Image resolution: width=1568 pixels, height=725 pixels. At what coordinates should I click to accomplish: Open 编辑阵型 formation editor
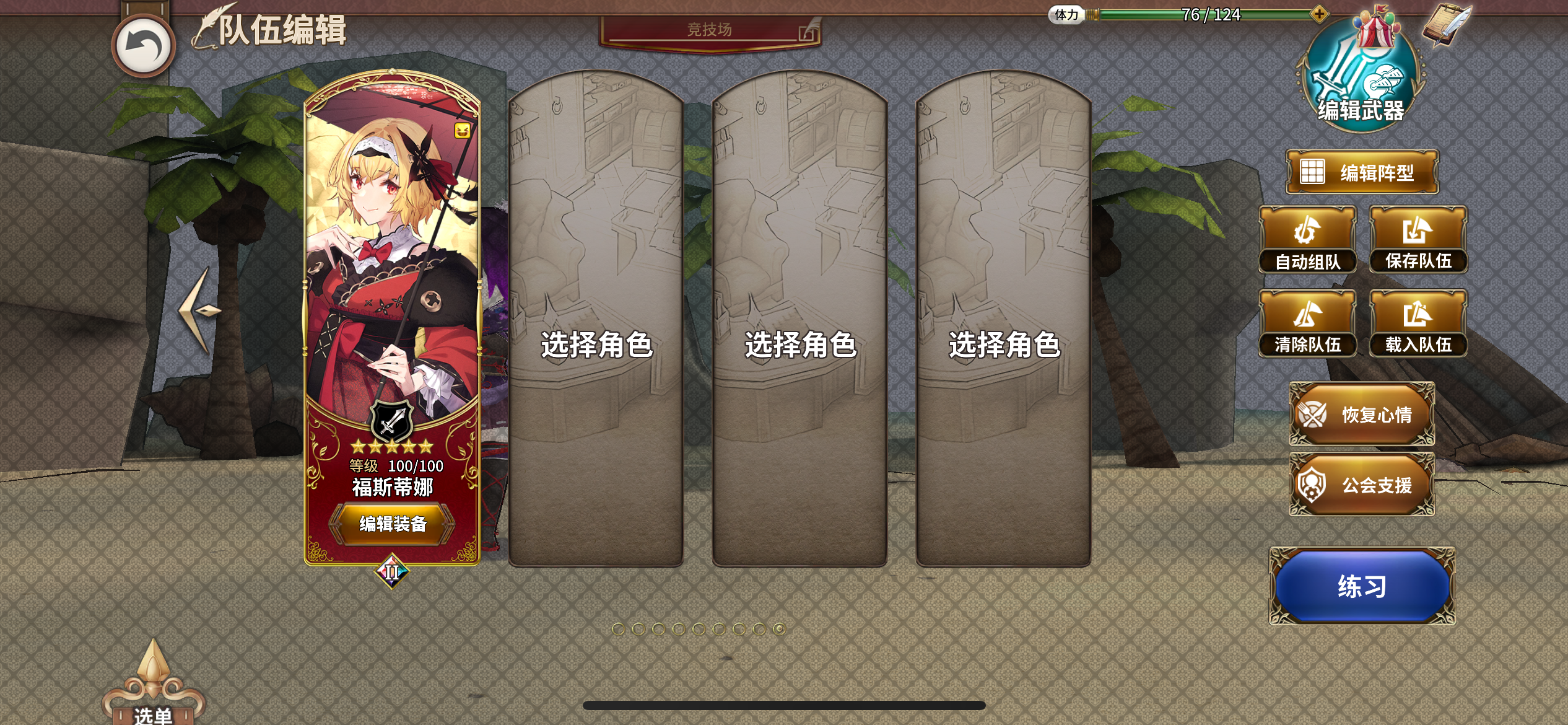point(1362,172)
